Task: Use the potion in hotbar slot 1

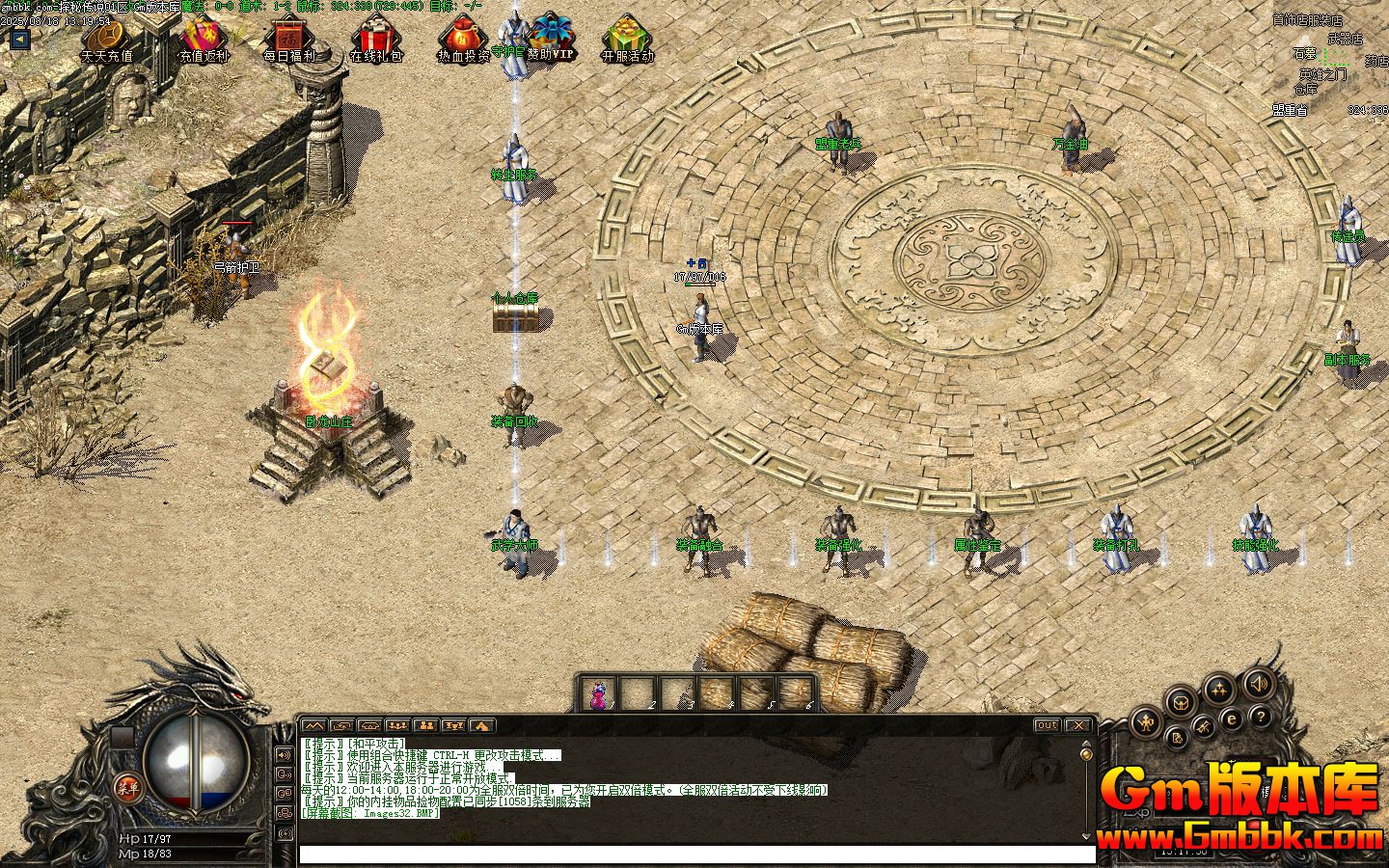Action: click(600, 692)
